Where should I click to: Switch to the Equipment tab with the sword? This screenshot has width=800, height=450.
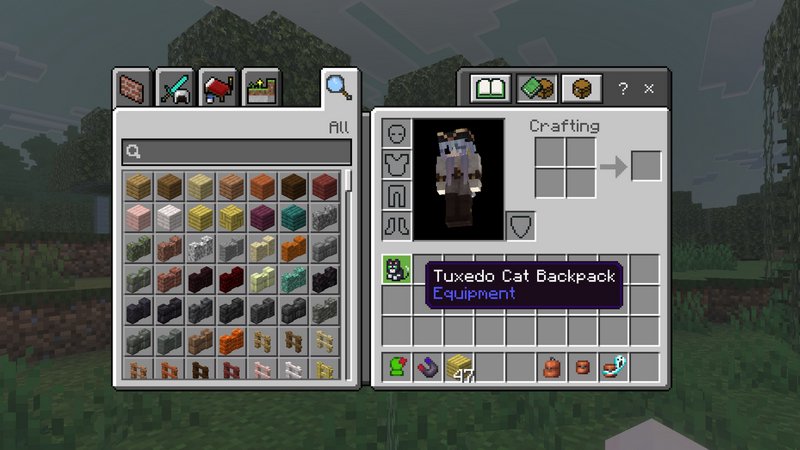pos(174,88)
